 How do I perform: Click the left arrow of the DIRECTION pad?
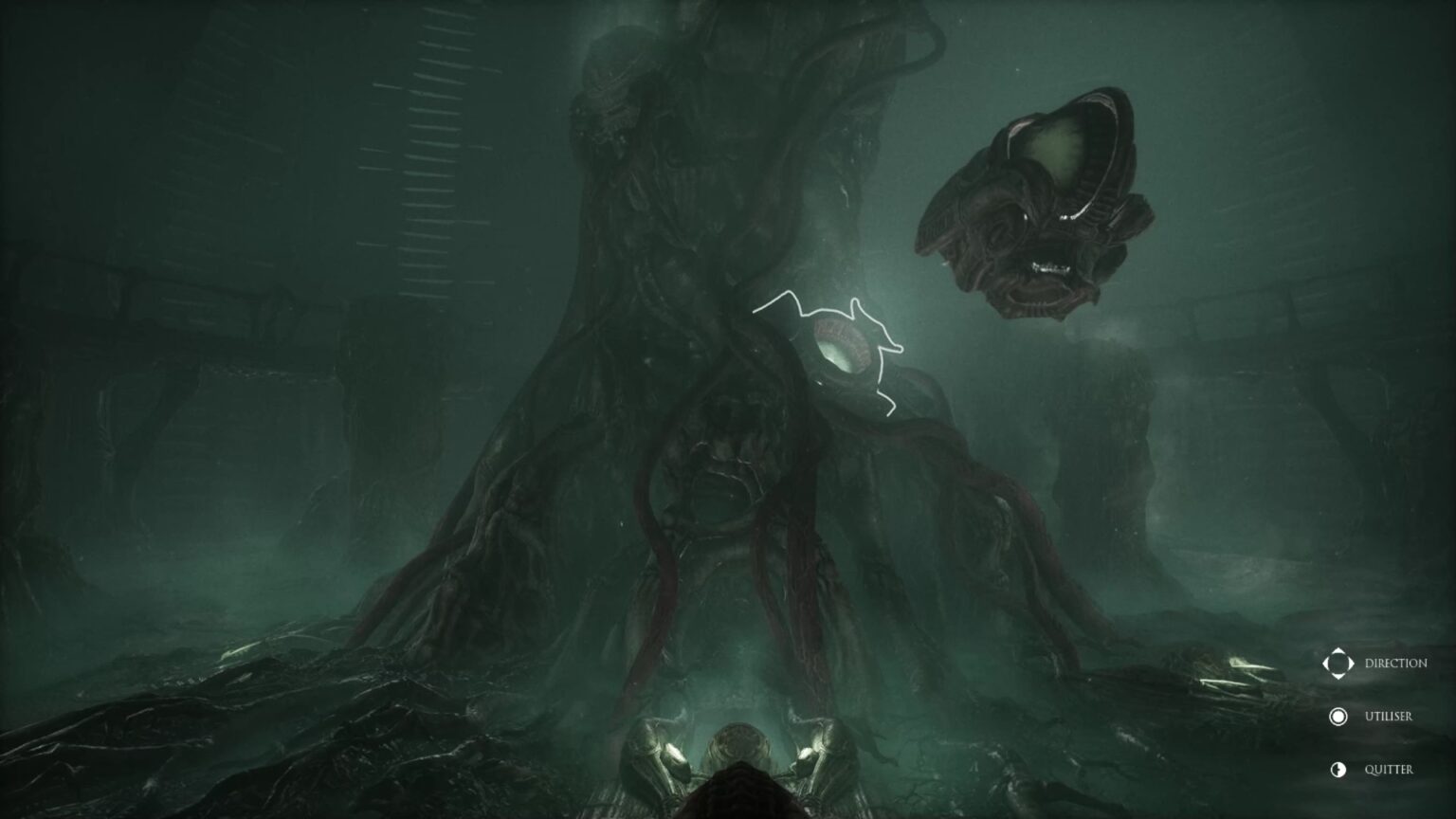coord(1329,664)
